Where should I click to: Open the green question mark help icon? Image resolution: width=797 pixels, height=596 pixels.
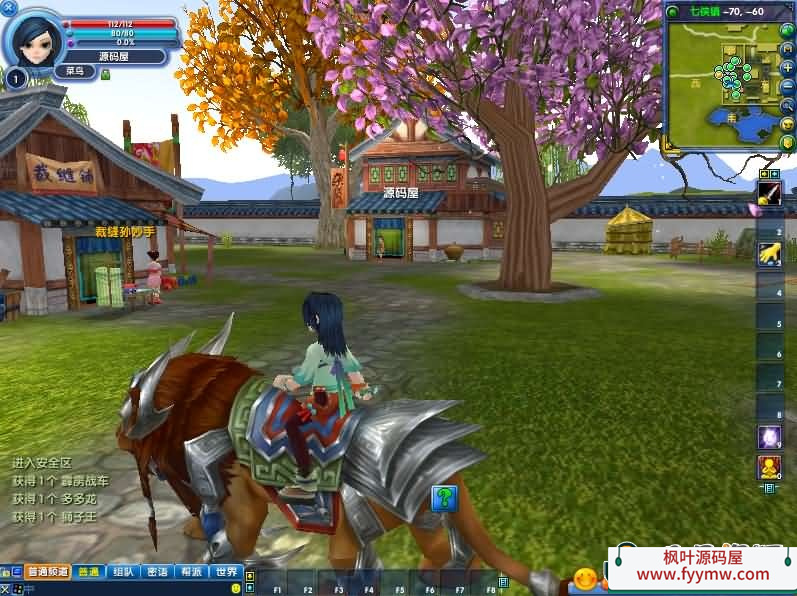click(444, 497)
